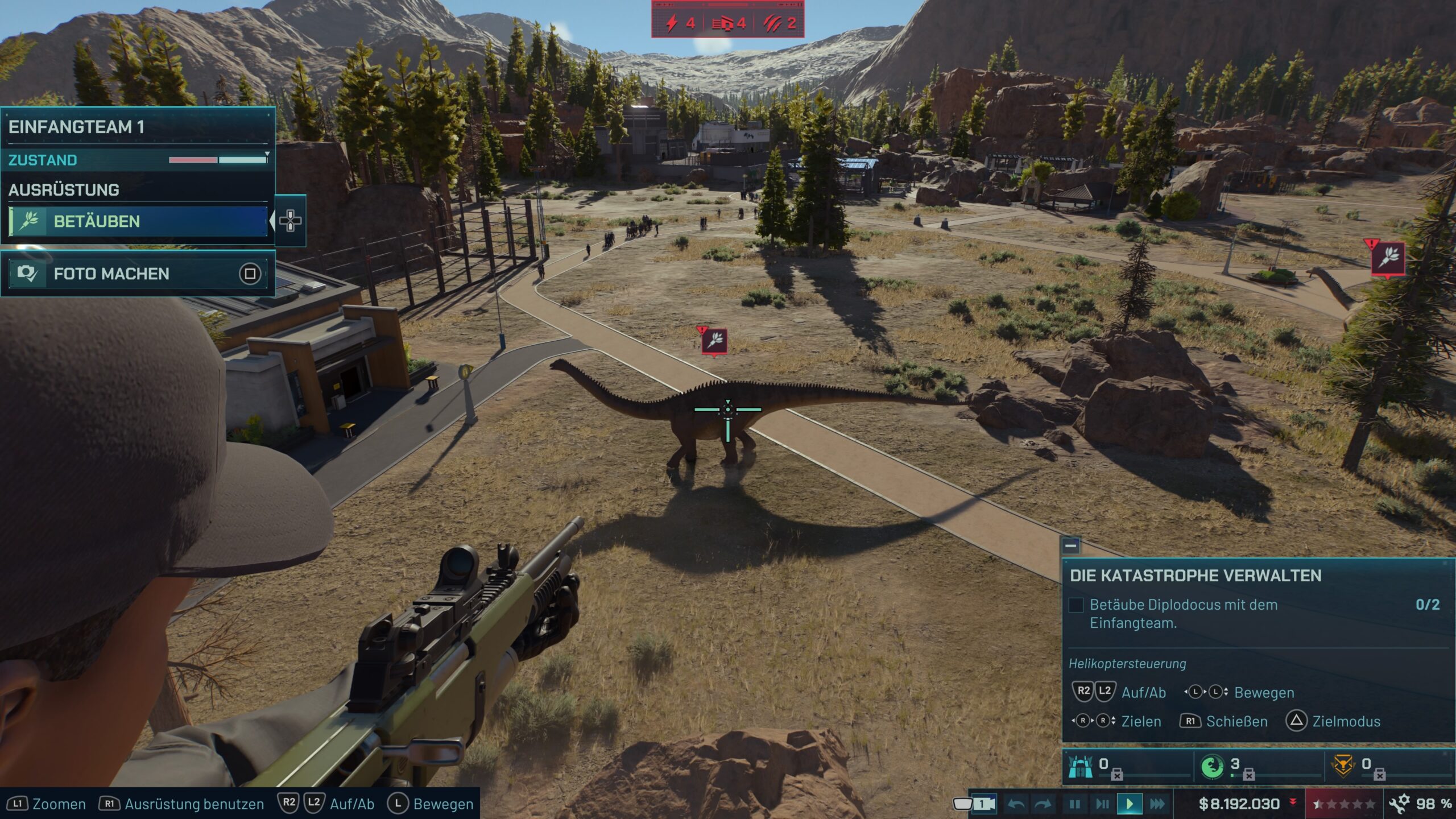Screen dimensions: 1456x819
Task: Undo the last action
Action: (x=1016, y=804)
